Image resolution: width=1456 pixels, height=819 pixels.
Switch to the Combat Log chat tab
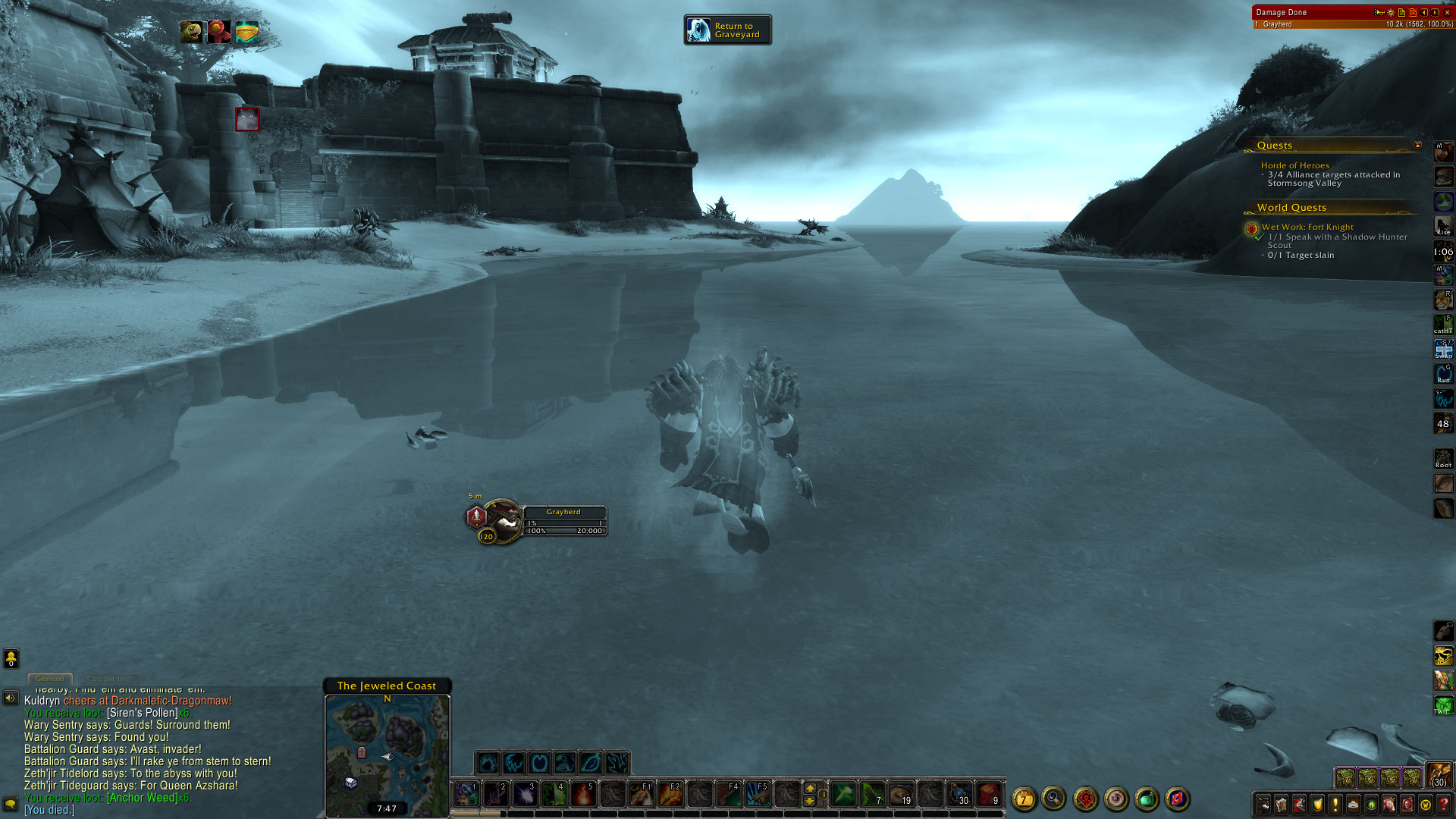point(108,679)
